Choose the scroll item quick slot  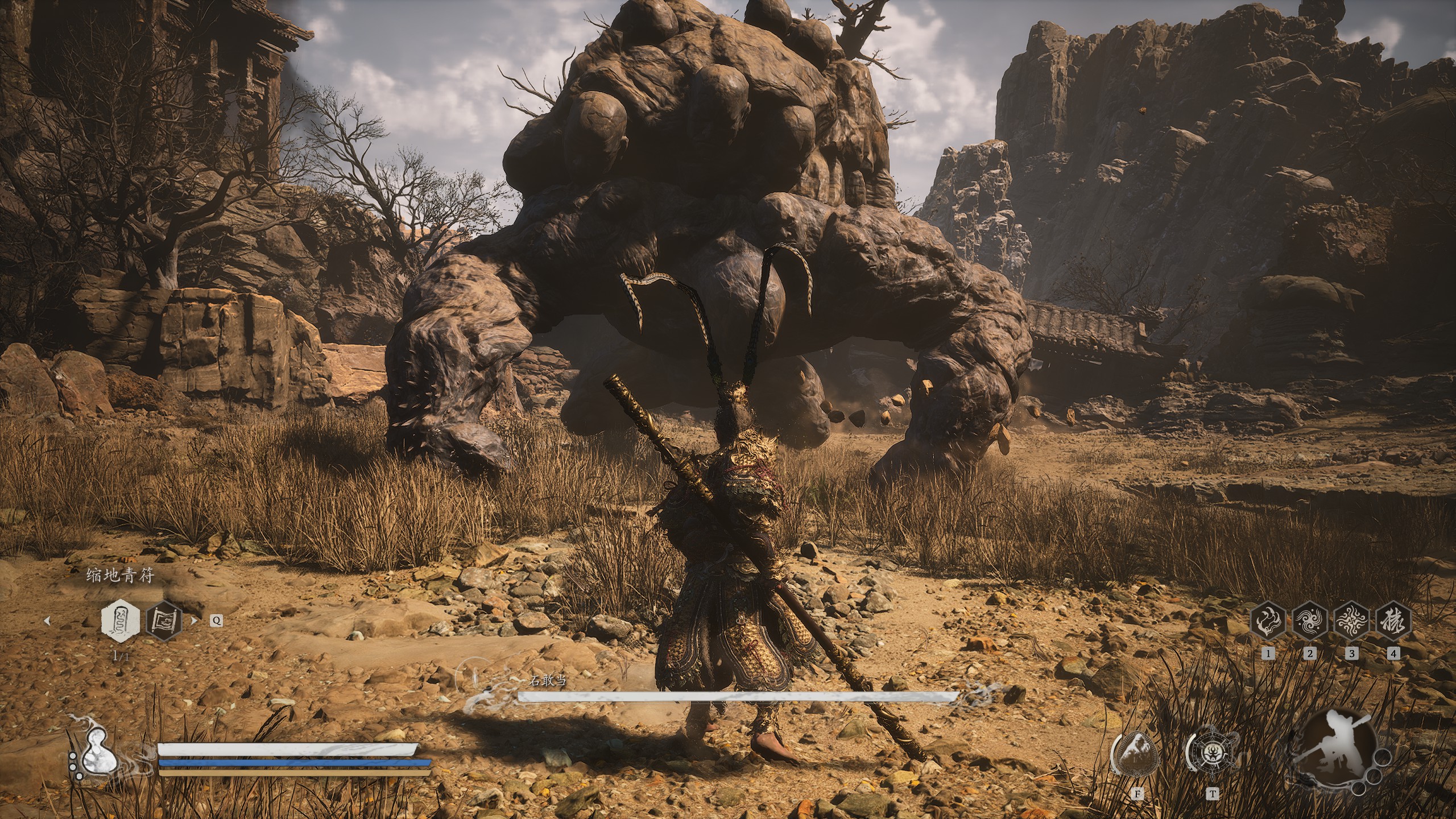click(x=164, y=620)
